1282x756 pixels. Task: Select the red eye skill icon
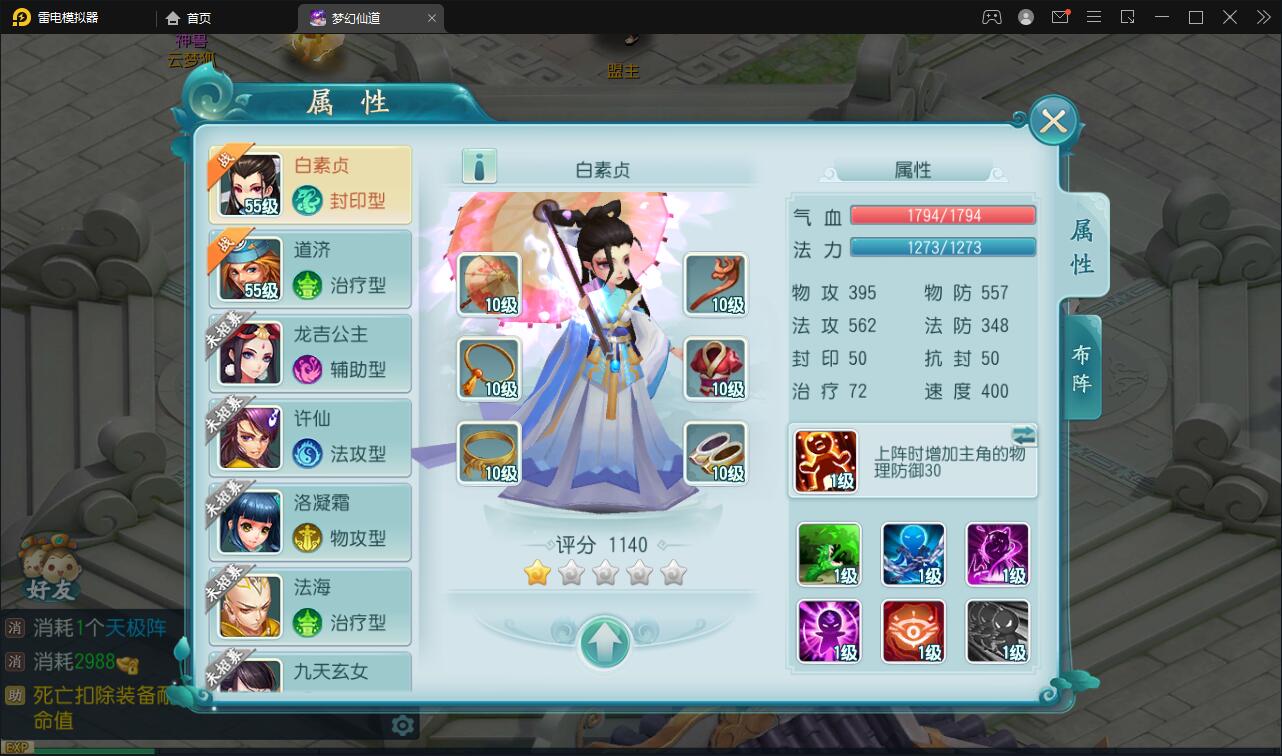[913, 631]
